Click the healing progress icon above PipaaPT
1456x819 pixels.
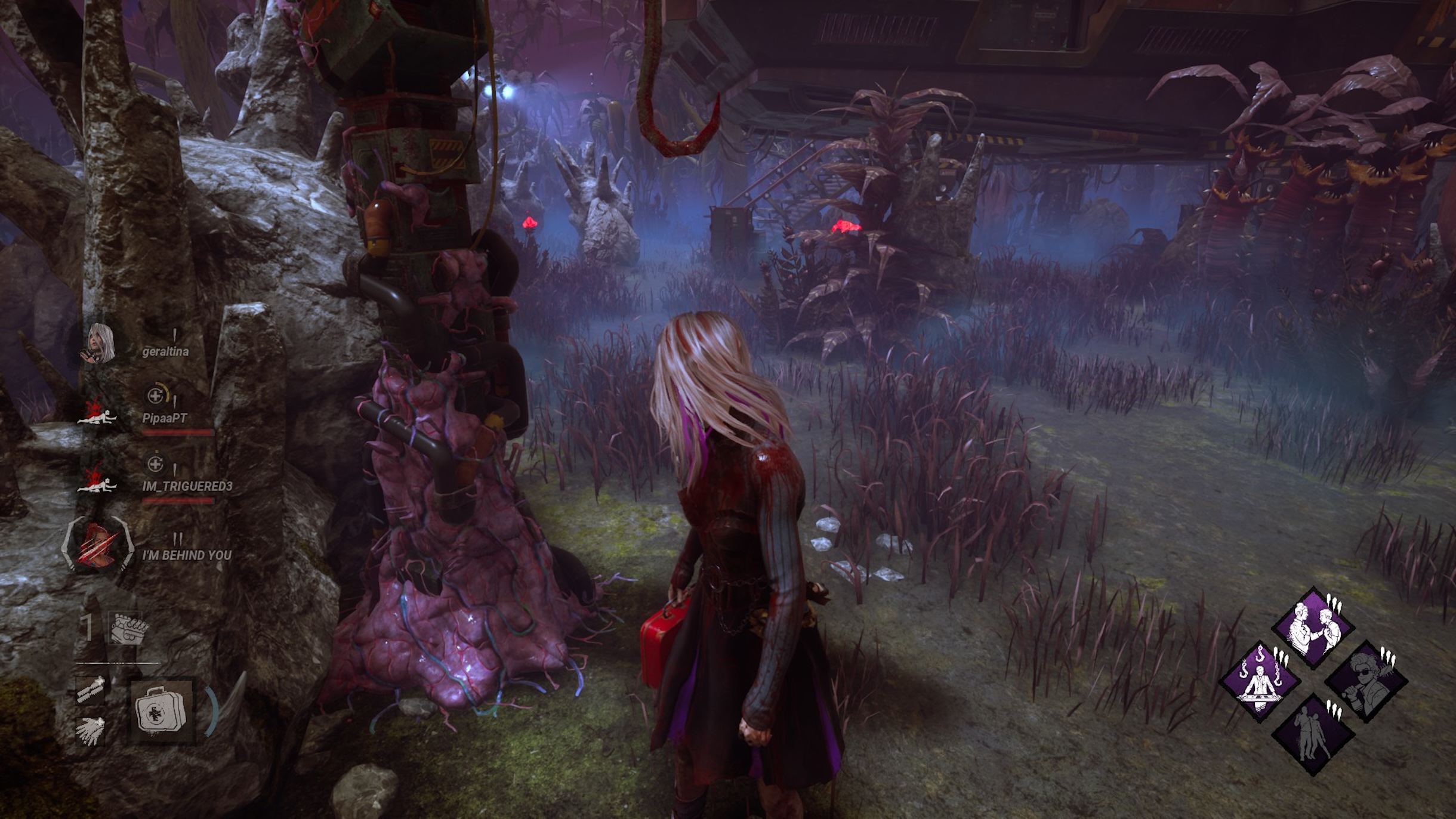pos(156,395)
